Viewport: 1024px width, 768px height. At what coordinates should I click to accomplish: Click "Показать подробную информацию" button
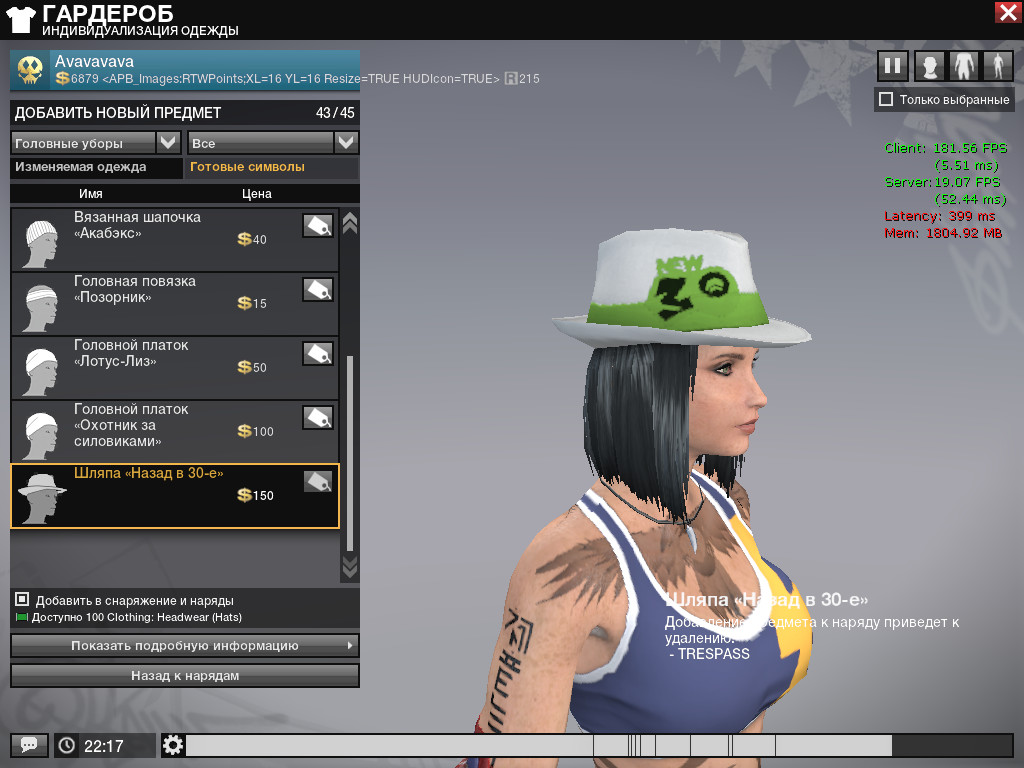pyautogui.click(x=184, y=646)
